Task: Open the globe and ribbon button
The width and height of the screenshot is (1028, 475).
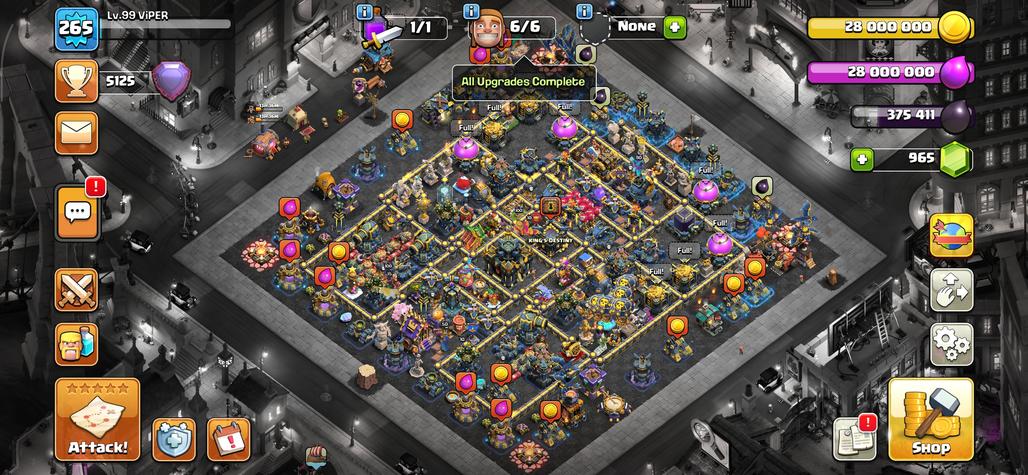Action: point(952,235)
